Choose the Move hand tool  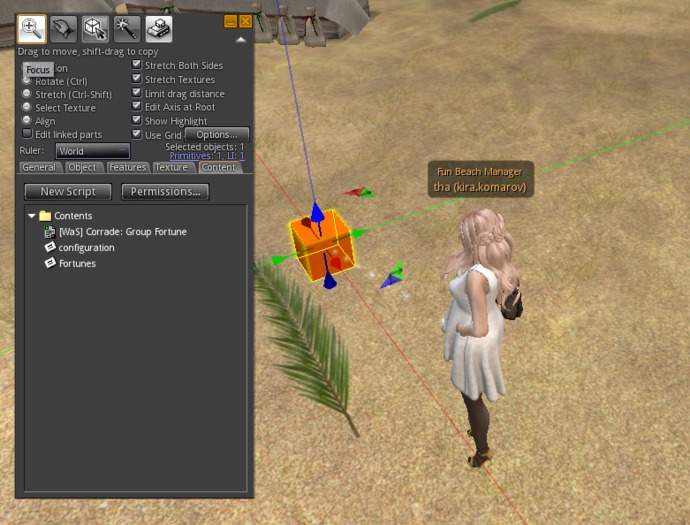pyautogui.click(x=65, y=28)
